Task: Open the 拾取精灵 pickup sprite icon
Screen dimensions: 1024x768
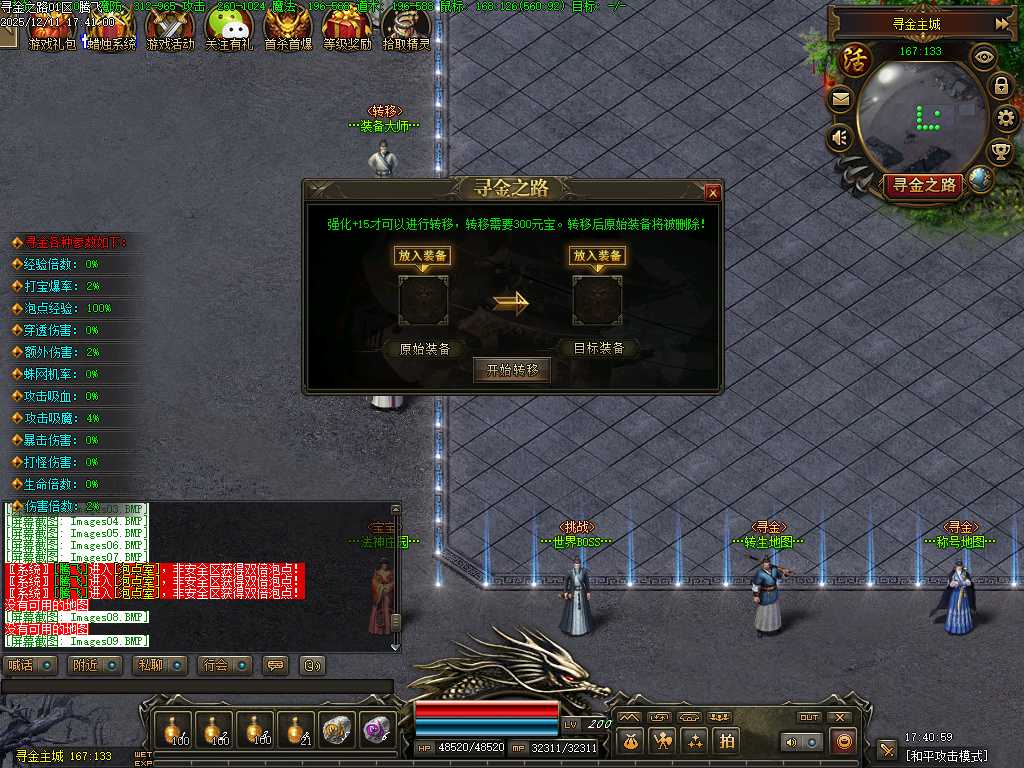Action: tap(406, 28)
